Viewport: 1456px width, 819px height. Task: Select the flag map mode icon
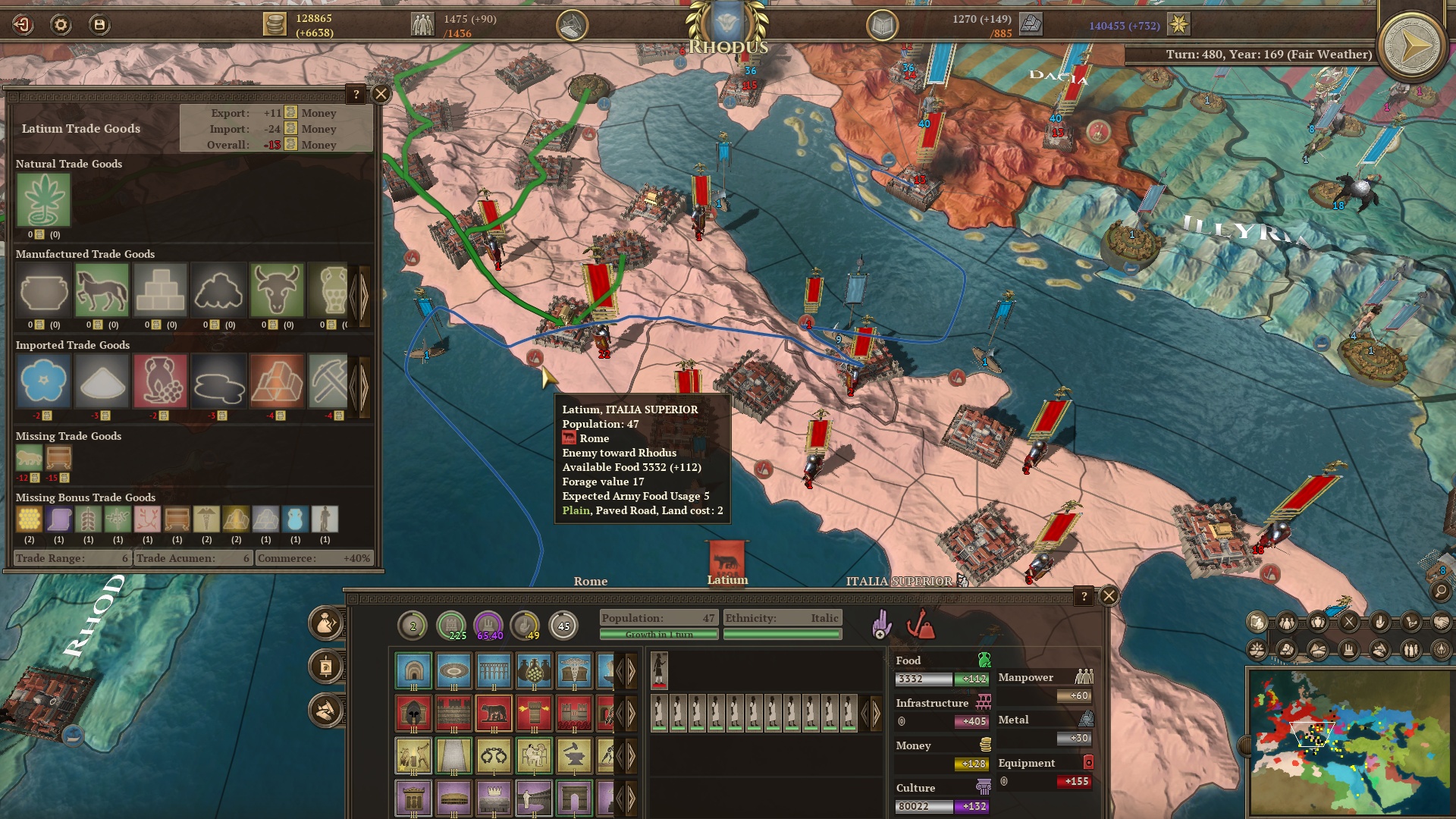[1257, 623]
